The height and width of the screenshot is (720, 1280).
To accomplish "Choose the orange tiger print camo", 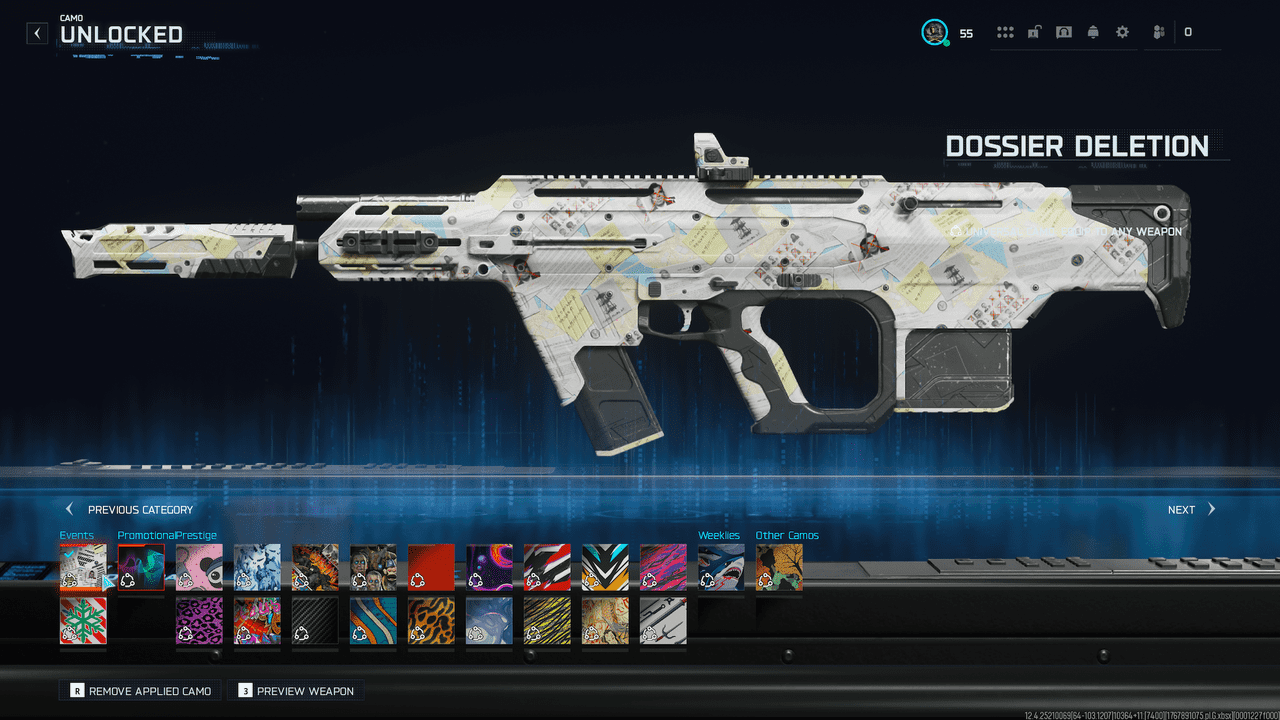I will click(x=431, y=621).
